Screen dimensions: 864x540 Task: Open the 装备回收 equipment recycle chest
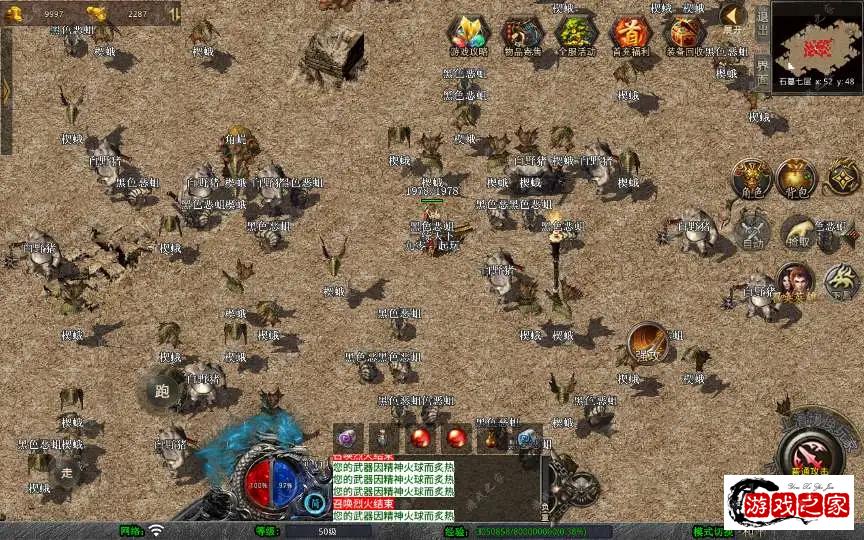tap(686, 35)
